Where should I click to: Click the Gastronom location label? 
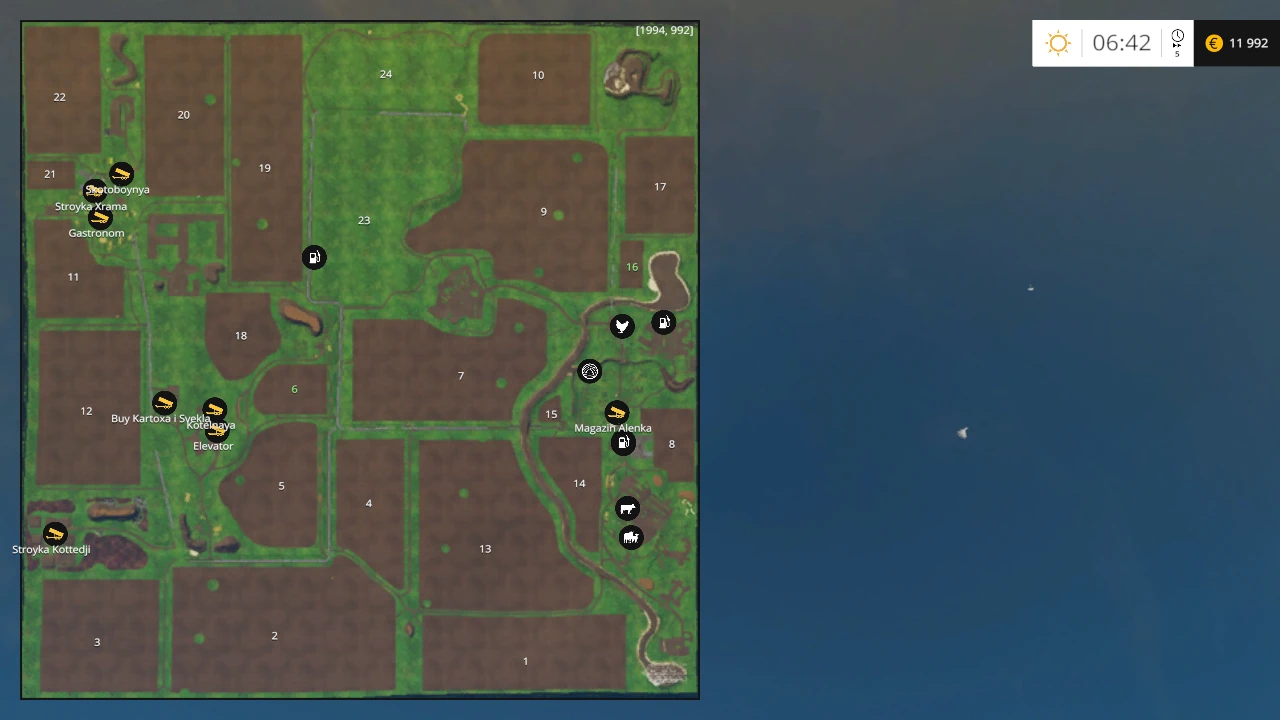(x=96, y=232)
